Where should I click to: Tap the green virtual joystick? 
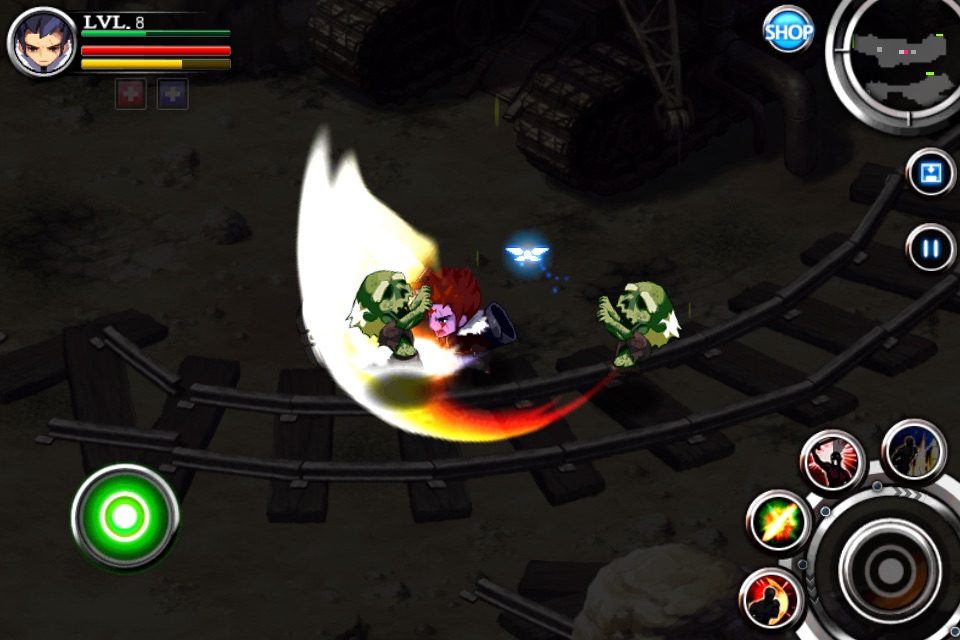(x=125, y=516)
